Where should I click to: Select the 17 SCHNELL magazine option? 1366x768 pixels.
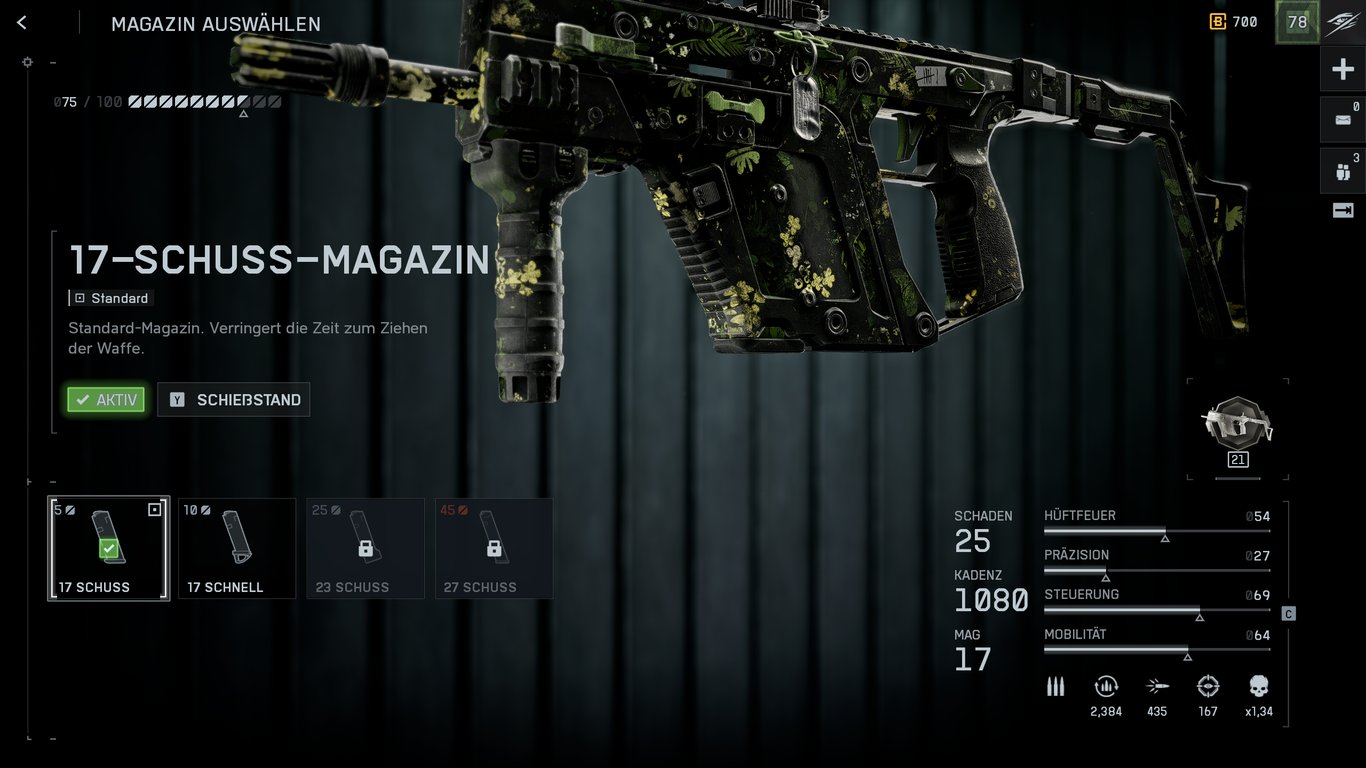point(236,548)
